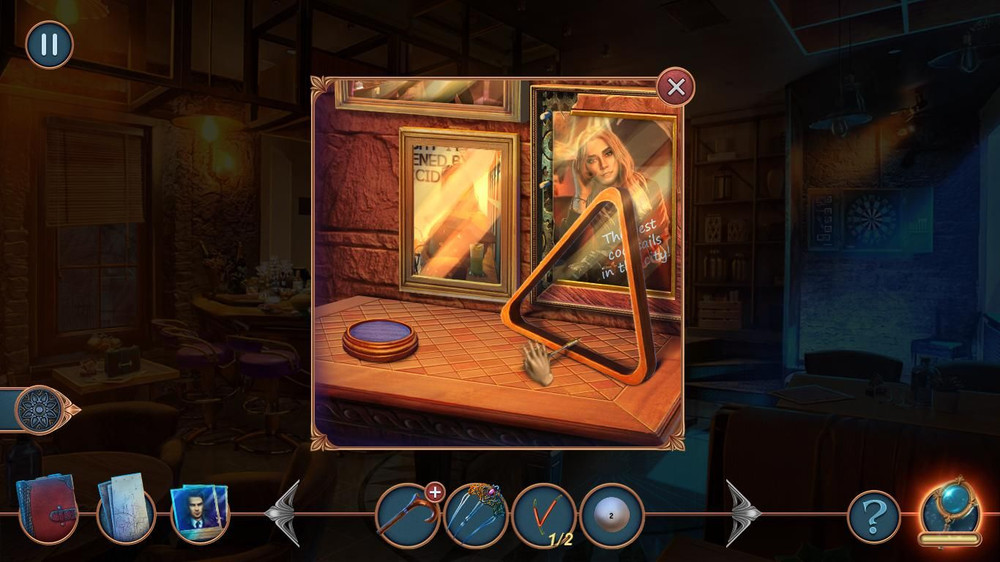Select the white number 2 billiard ball
Viewport: 1000px width, 562px height.
pyautogui.click(x=611, y=515)
